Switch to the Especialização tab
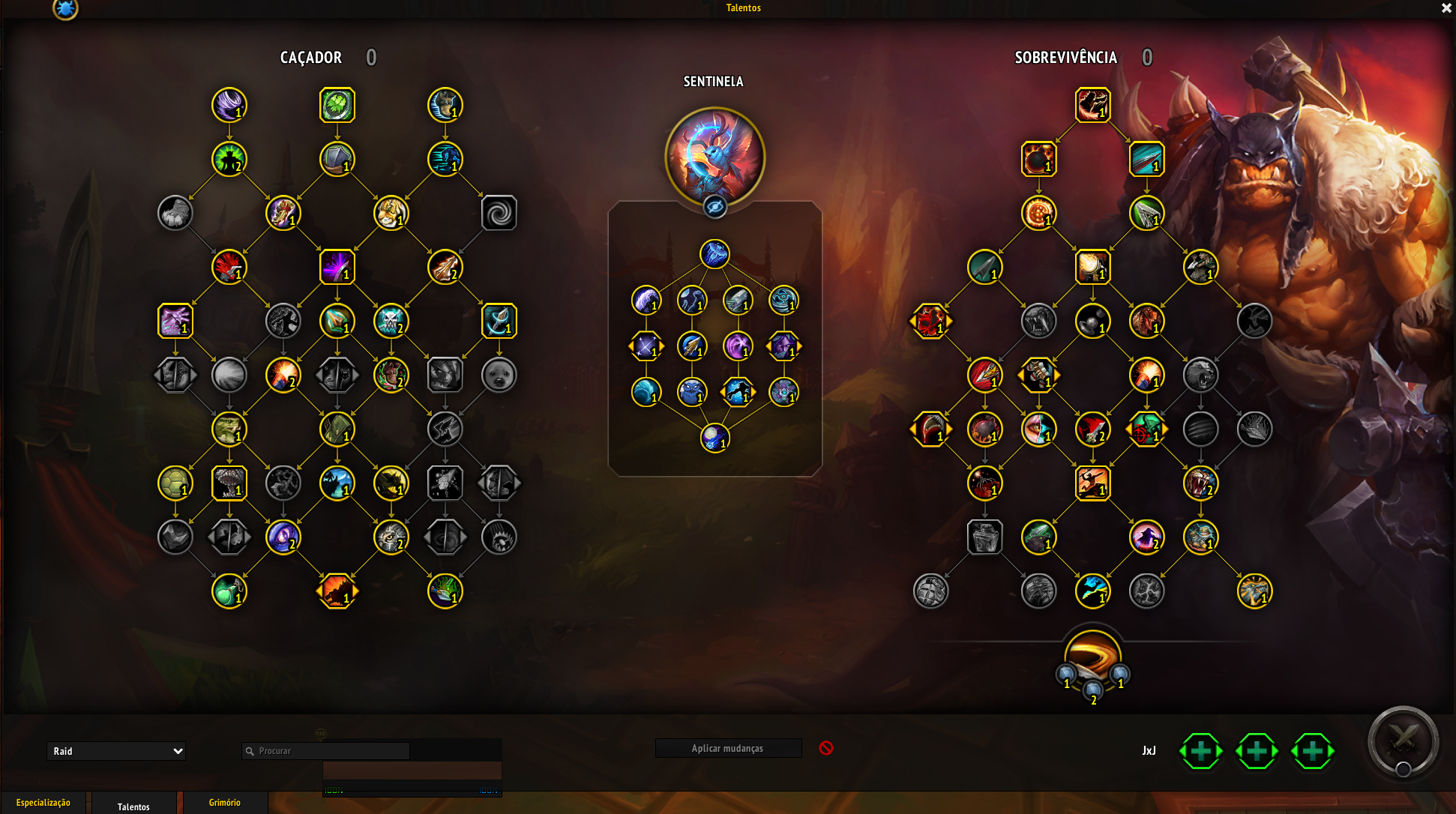 [x=43, y=803]
